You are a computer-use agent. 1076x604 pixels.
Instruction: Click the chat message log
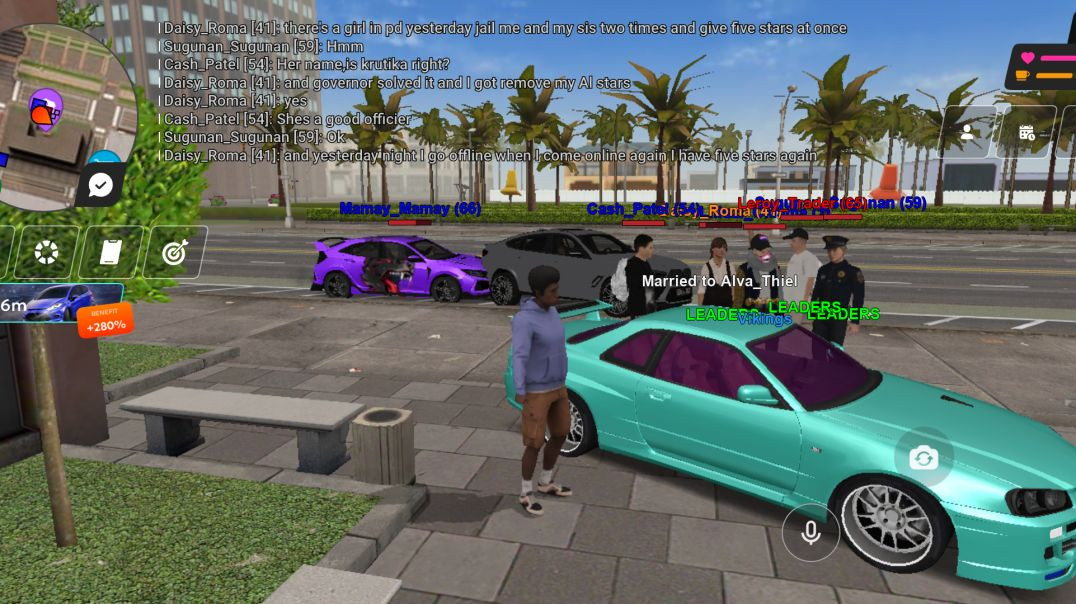pyautogui.click(x=500, y=92)
